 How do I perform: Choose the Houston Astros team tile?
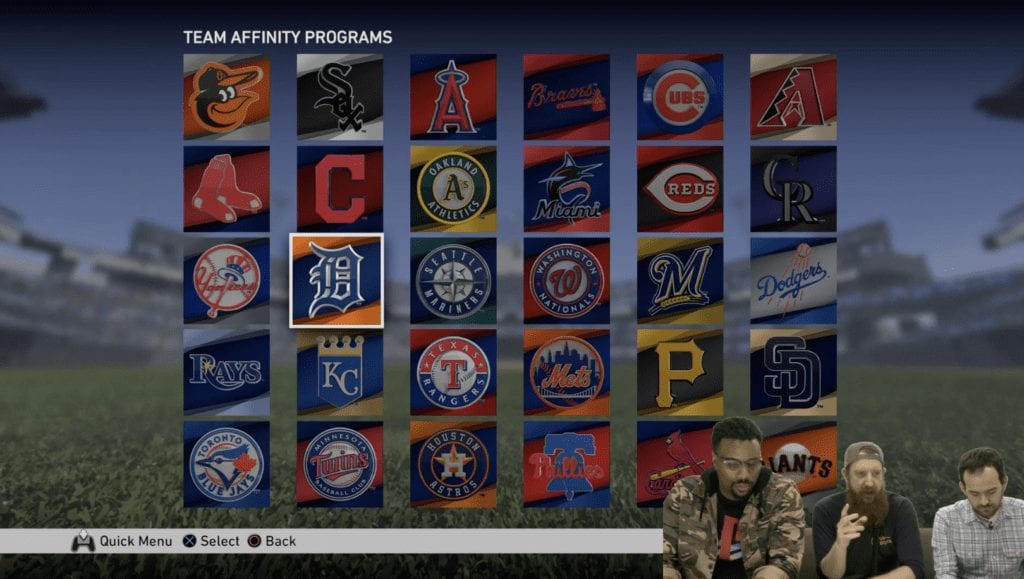pos(453,464)
